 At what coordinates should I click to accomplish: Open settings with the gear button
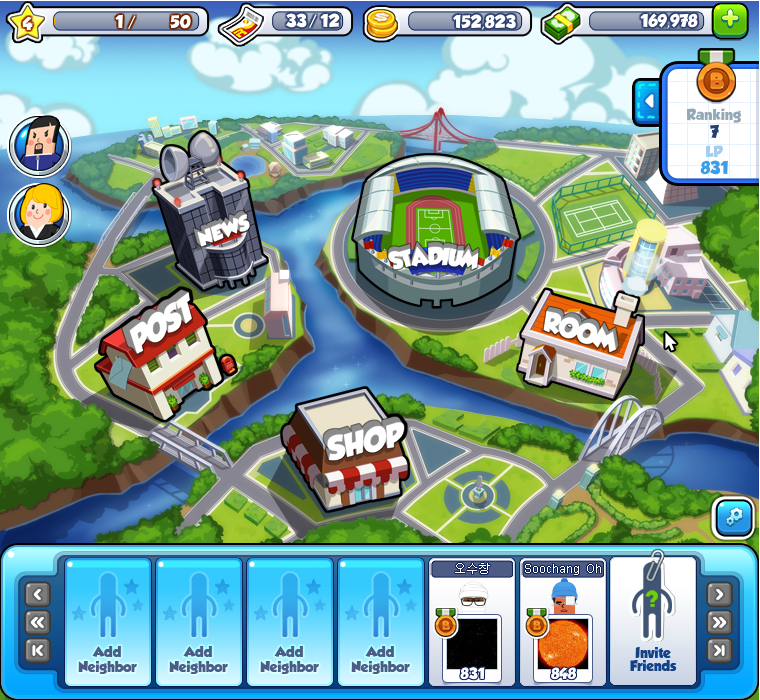[x=733, y=517]
